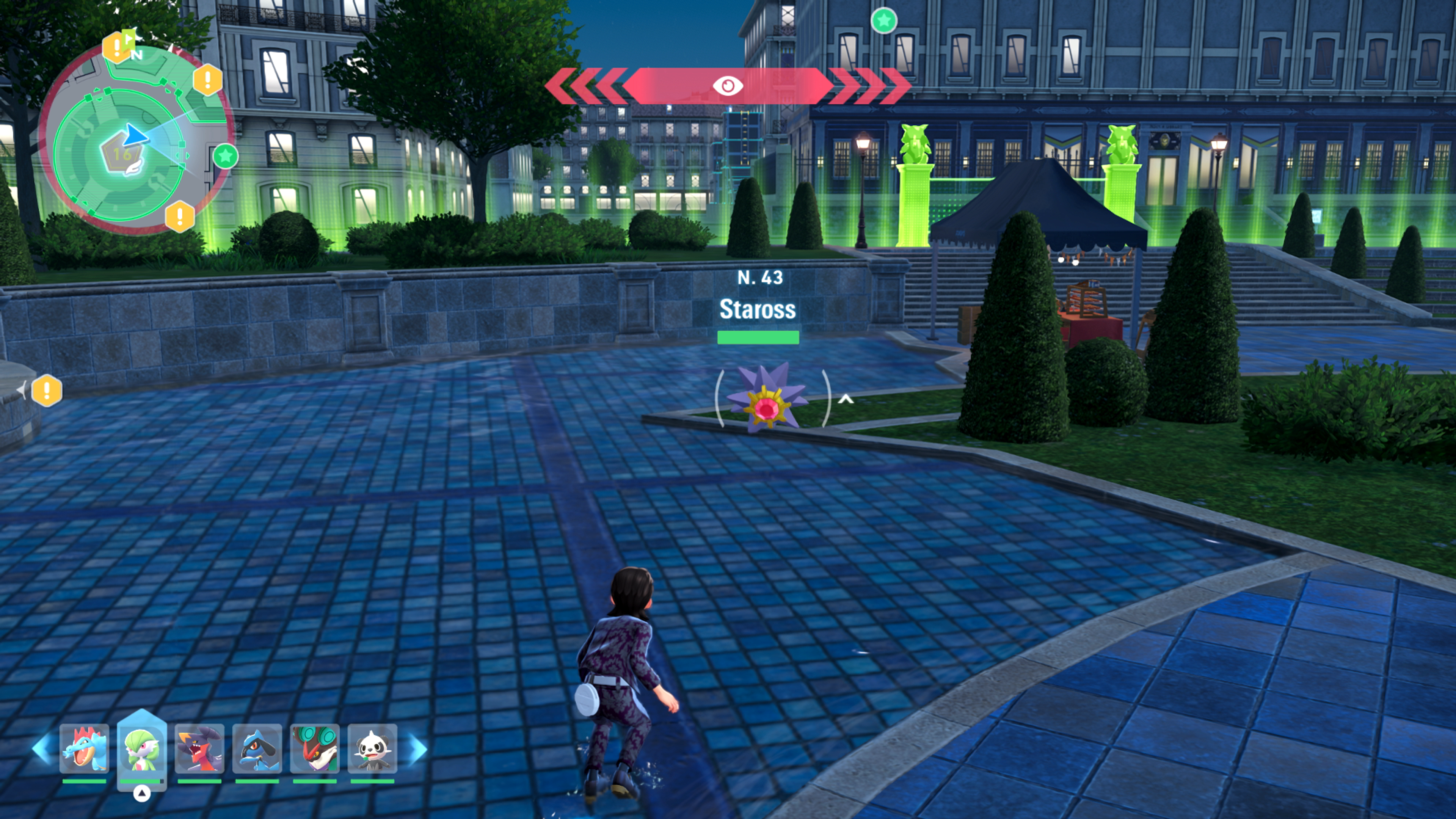Select the green star marker on minimap edge

tap(226, 156)
